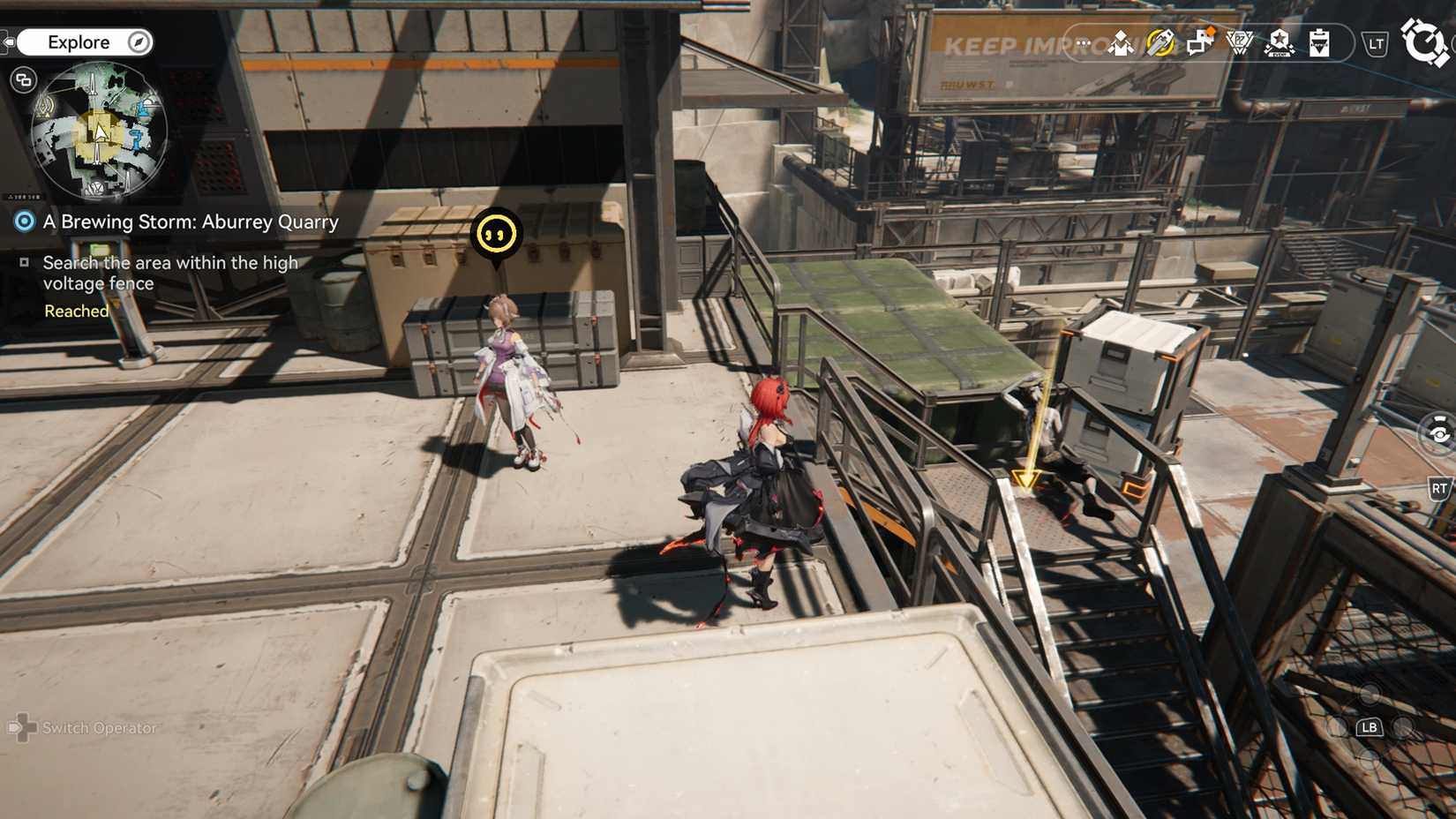Open the main menu via LT icon

1374,42
